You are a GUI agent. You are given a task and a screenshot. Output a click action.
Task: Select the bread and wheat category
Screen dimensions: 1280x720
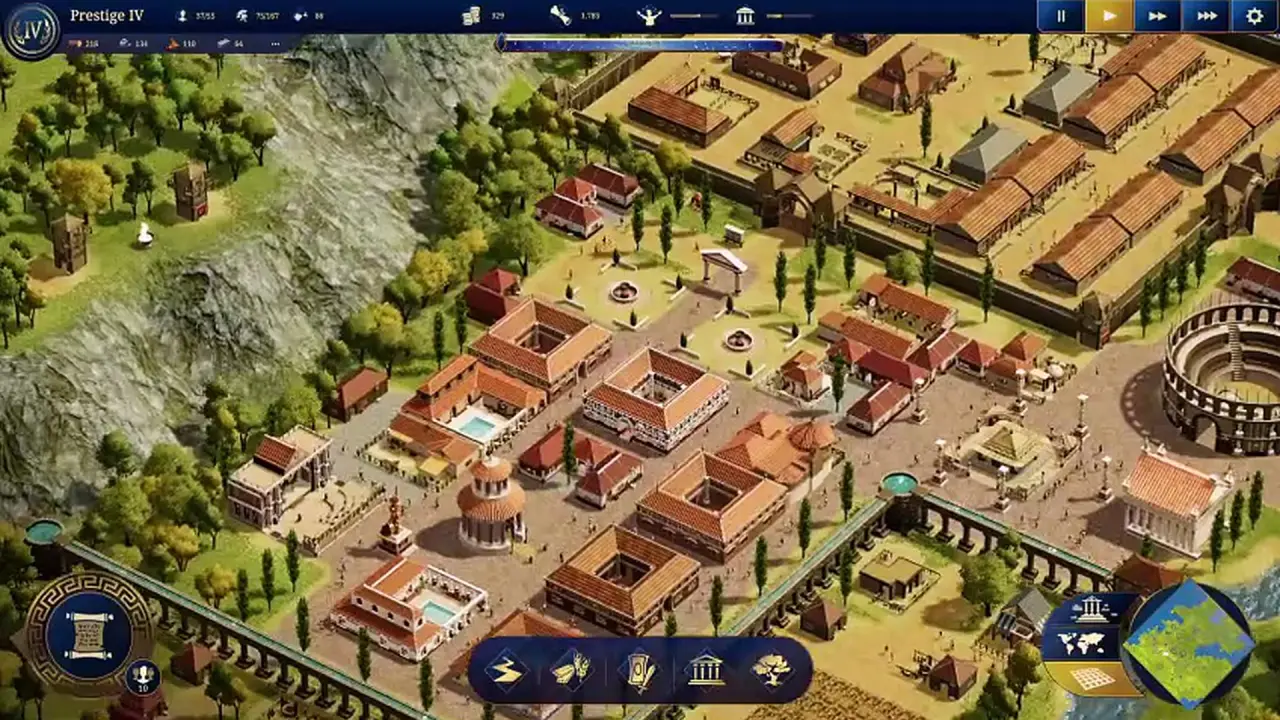[571, 670]
